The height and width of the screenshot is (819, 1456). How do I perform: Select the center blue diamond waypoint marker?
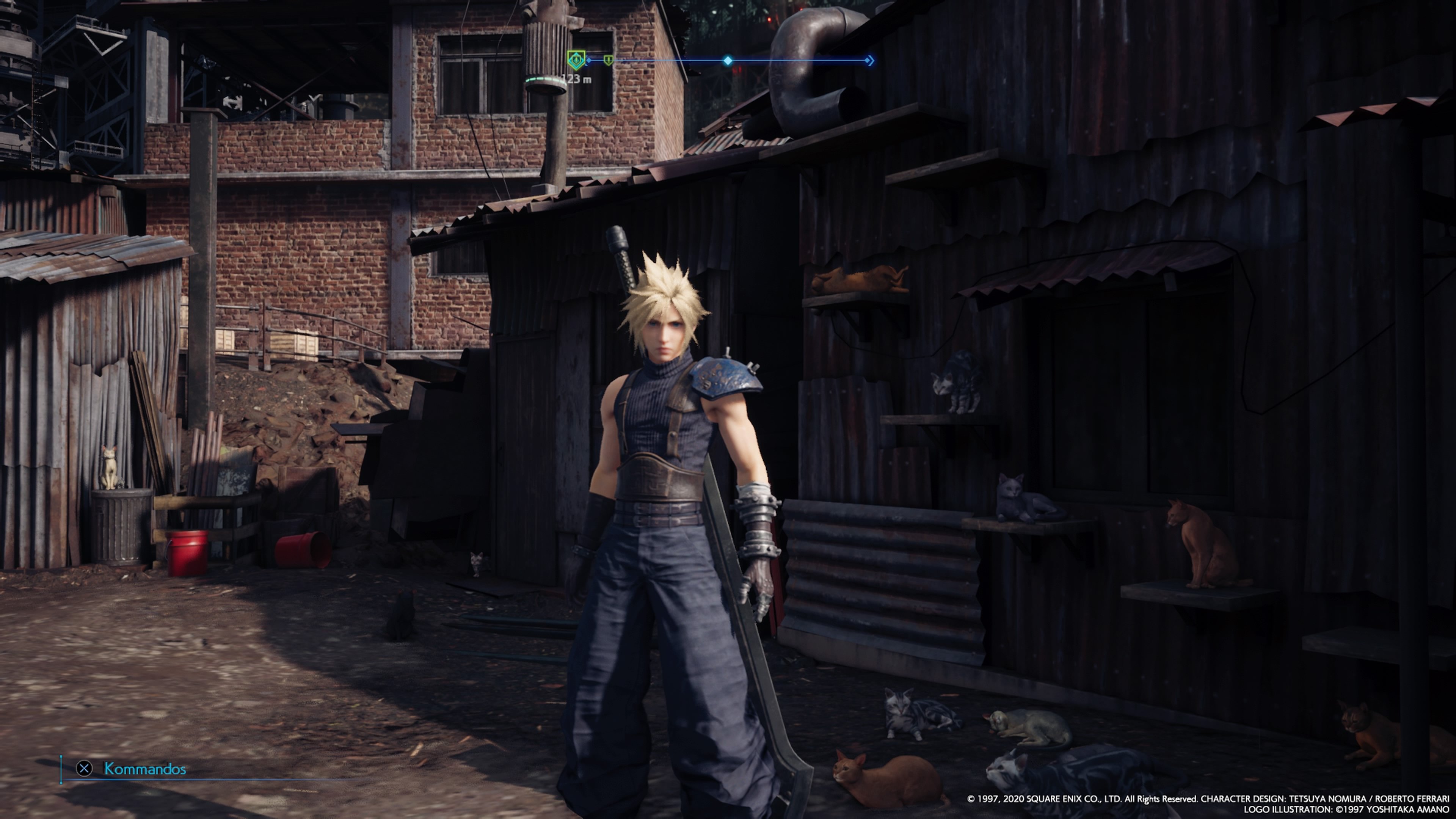click(728, 61)
